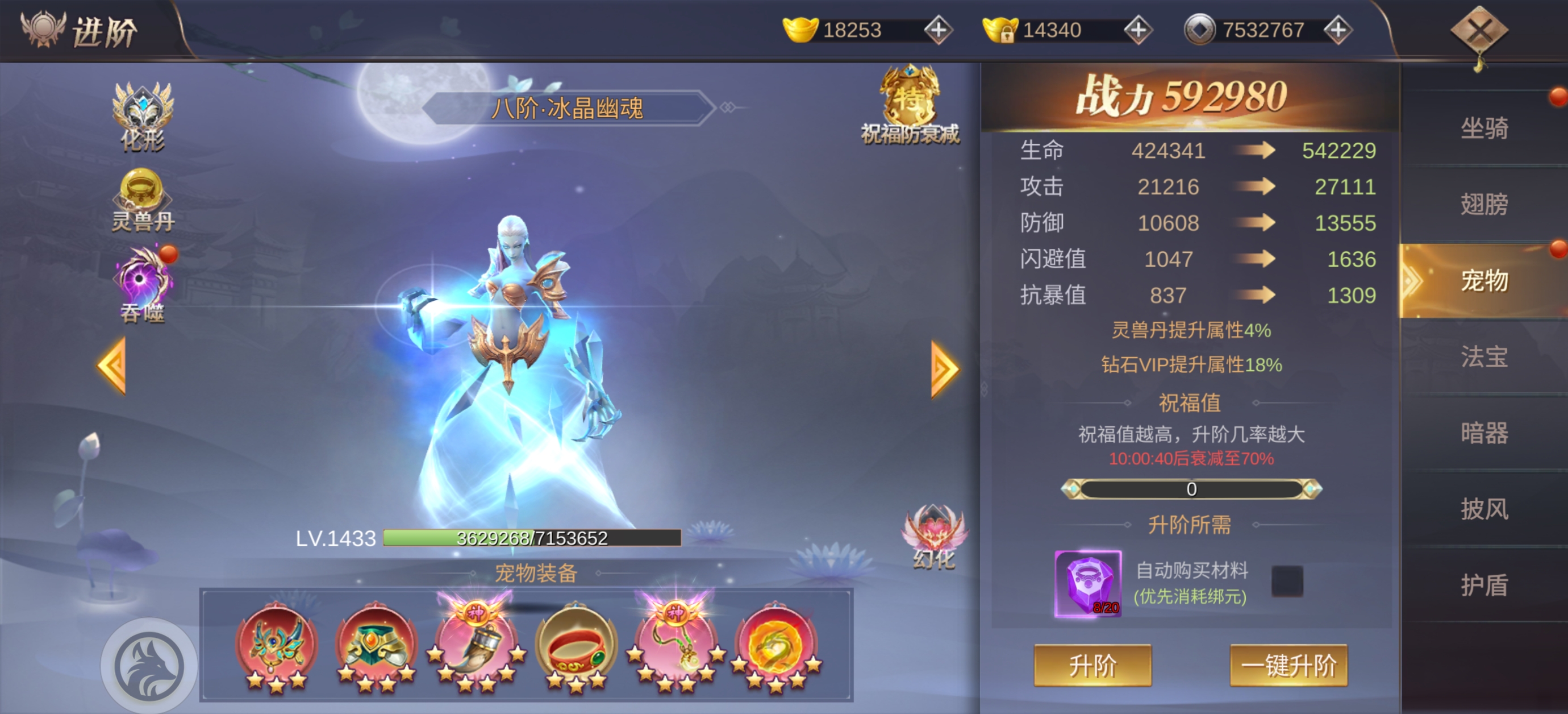Show the previous pet with left arrow
The width and height of the screenshot is (1568, 714).
[112, 366]
